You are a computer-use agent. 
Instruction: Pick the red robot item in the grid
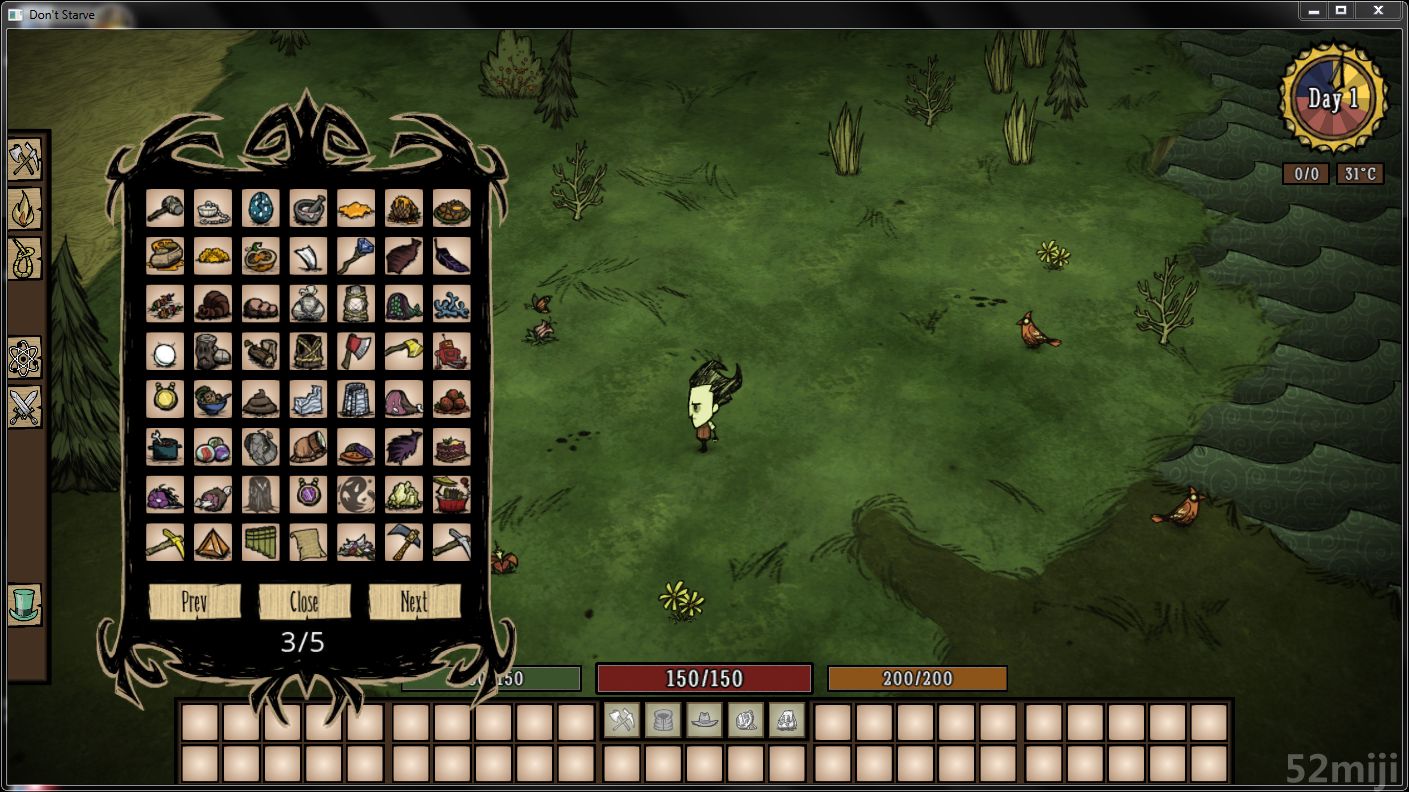(452, 351)
